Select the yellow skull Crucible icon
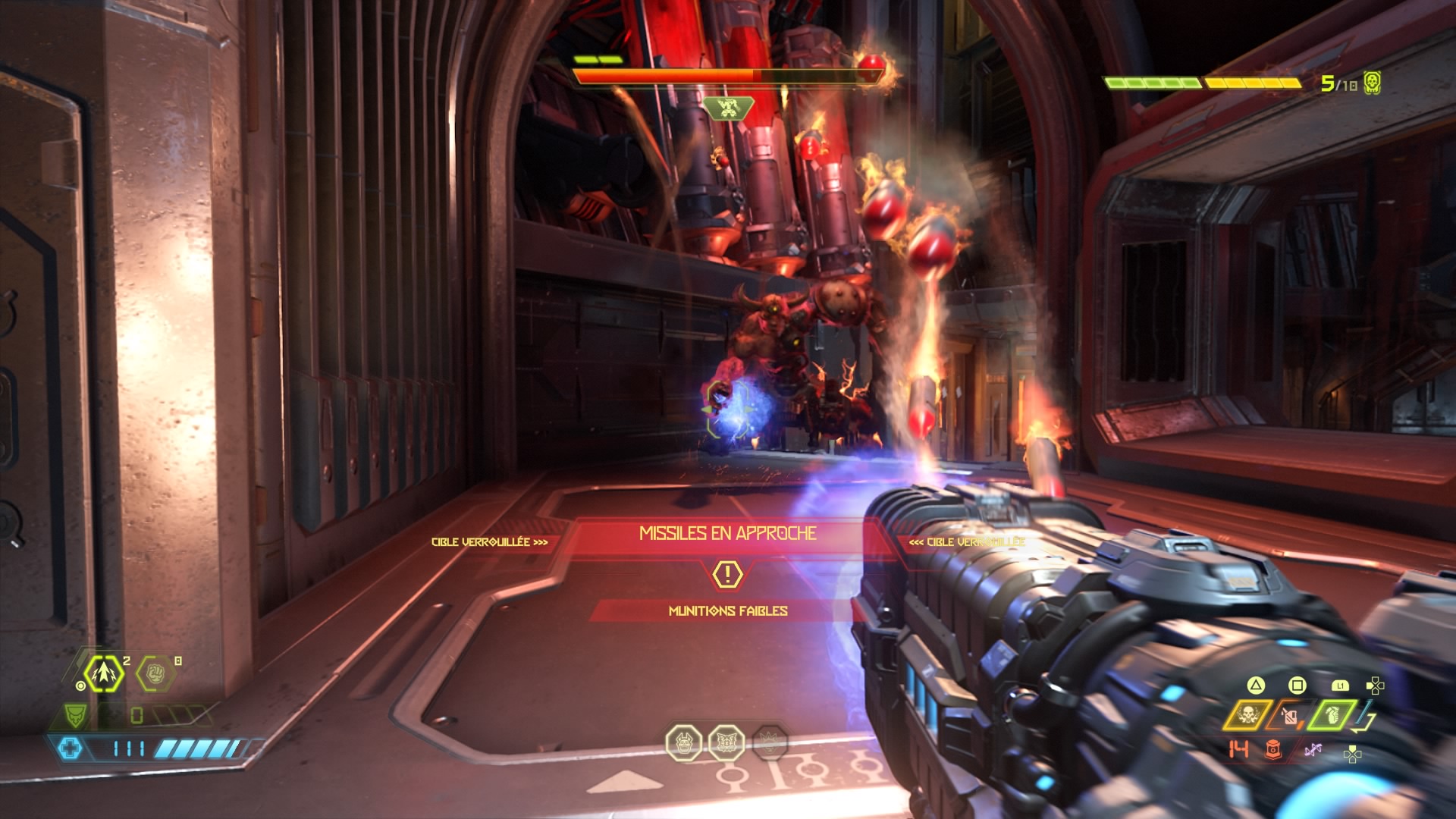1456x819 pixels. click(x=1247, y=714)
